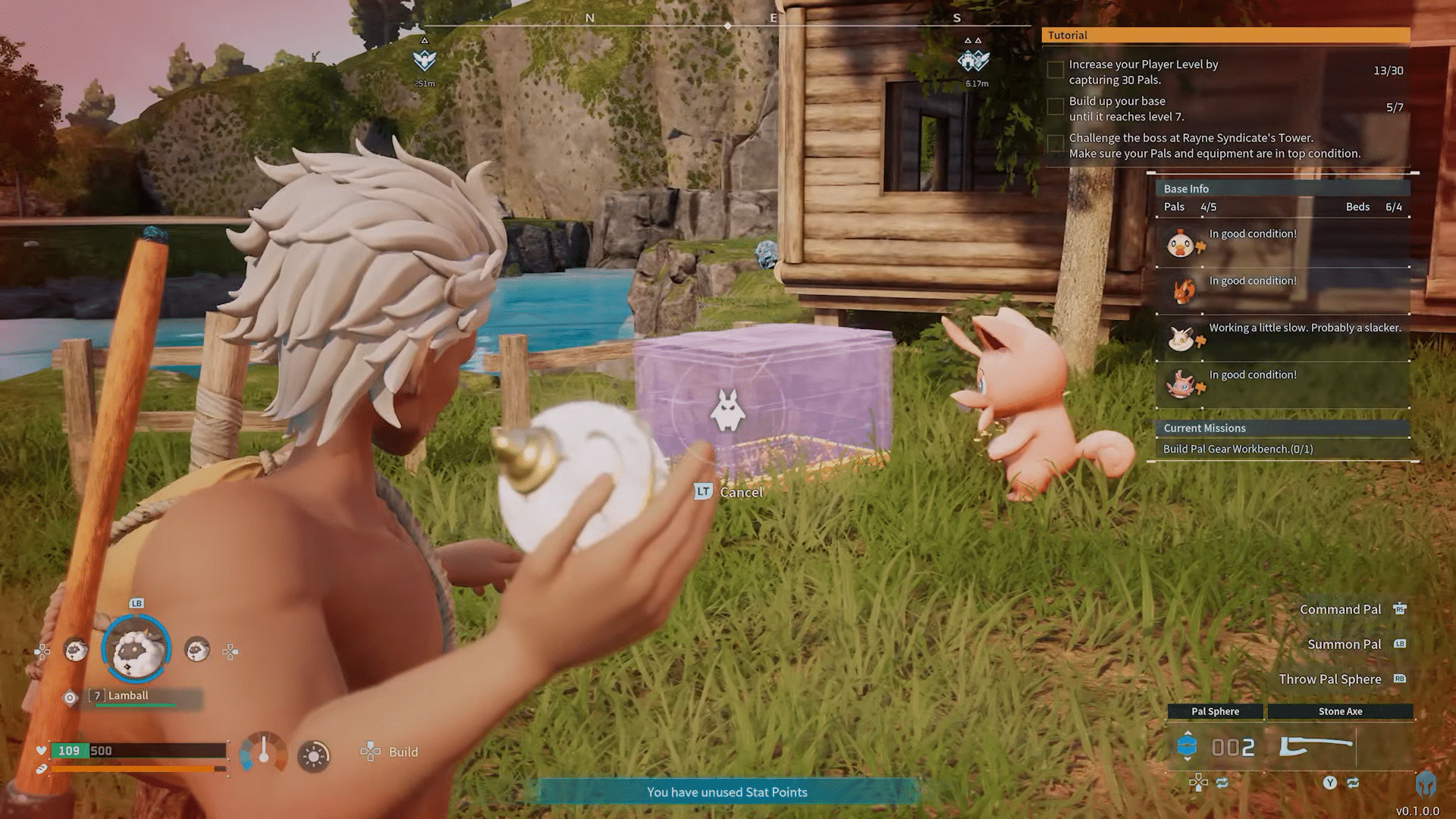The image size is (1456, 819).
Task: Check the base level 7 tutorial checkbox
Action: (1055, 107)
